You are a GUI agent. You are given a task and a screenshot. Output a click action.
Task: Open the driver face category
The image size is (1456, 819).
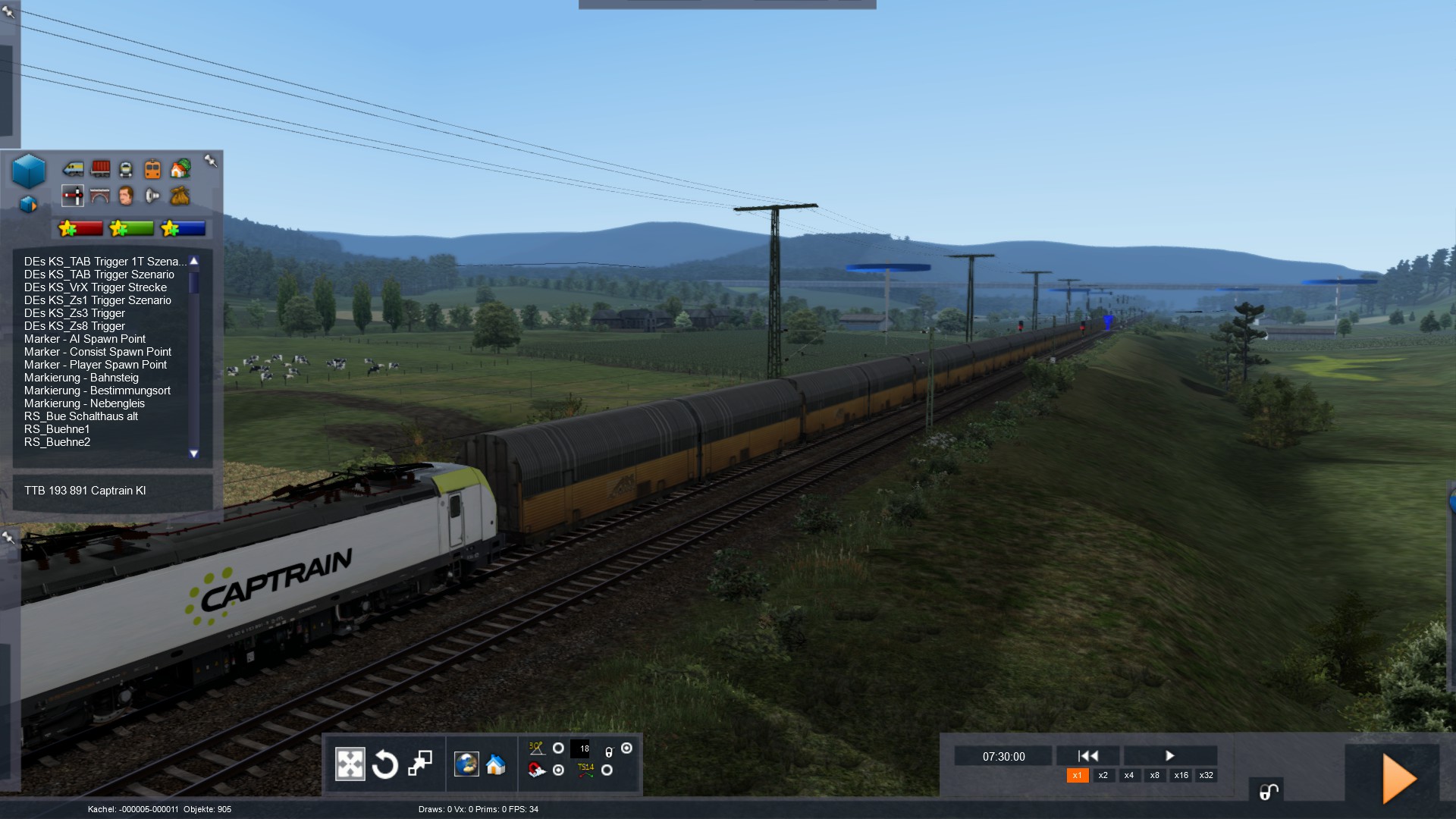(126, 196)
